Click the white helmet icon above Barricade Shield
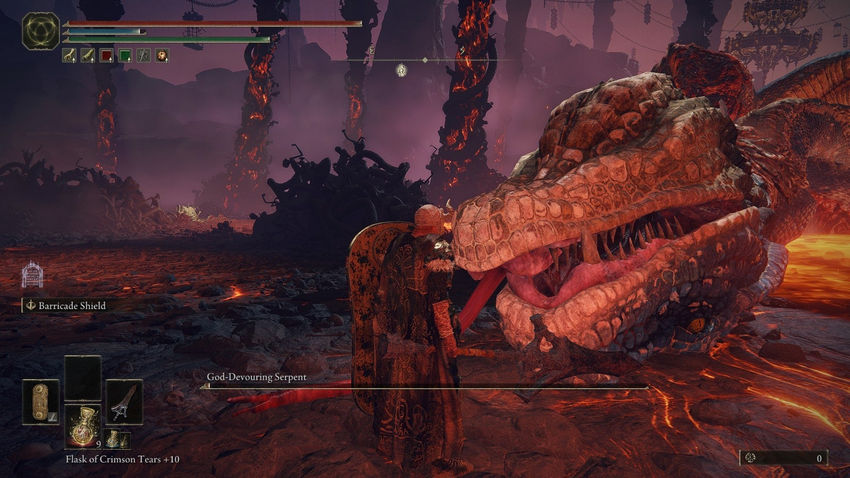 pos(31,275)
